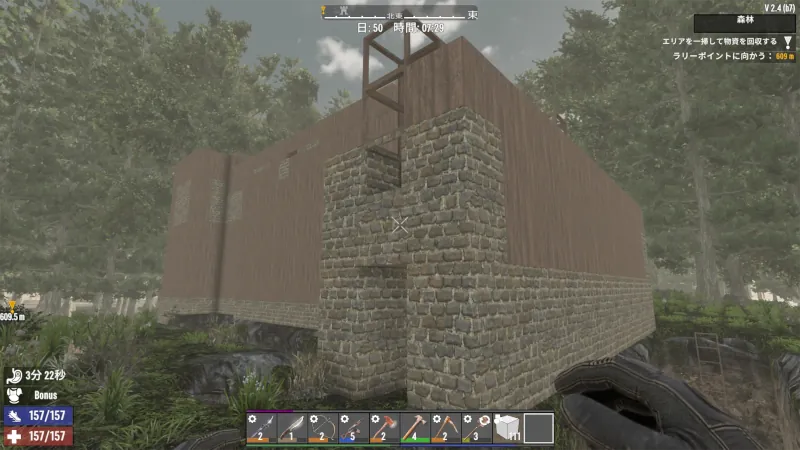This screenshot has height=450, width=800.
Task: Equip the assault rifle hotbar slot
Action: click(x=353, y=427)
